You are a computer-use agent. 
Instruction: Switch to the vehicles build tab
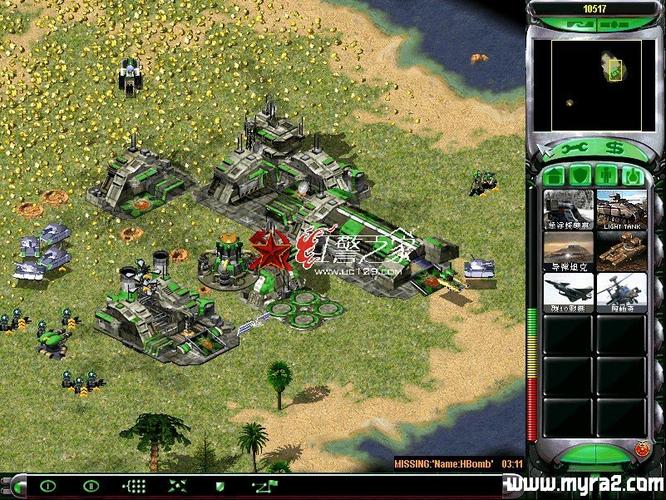[x=631, y=176]
